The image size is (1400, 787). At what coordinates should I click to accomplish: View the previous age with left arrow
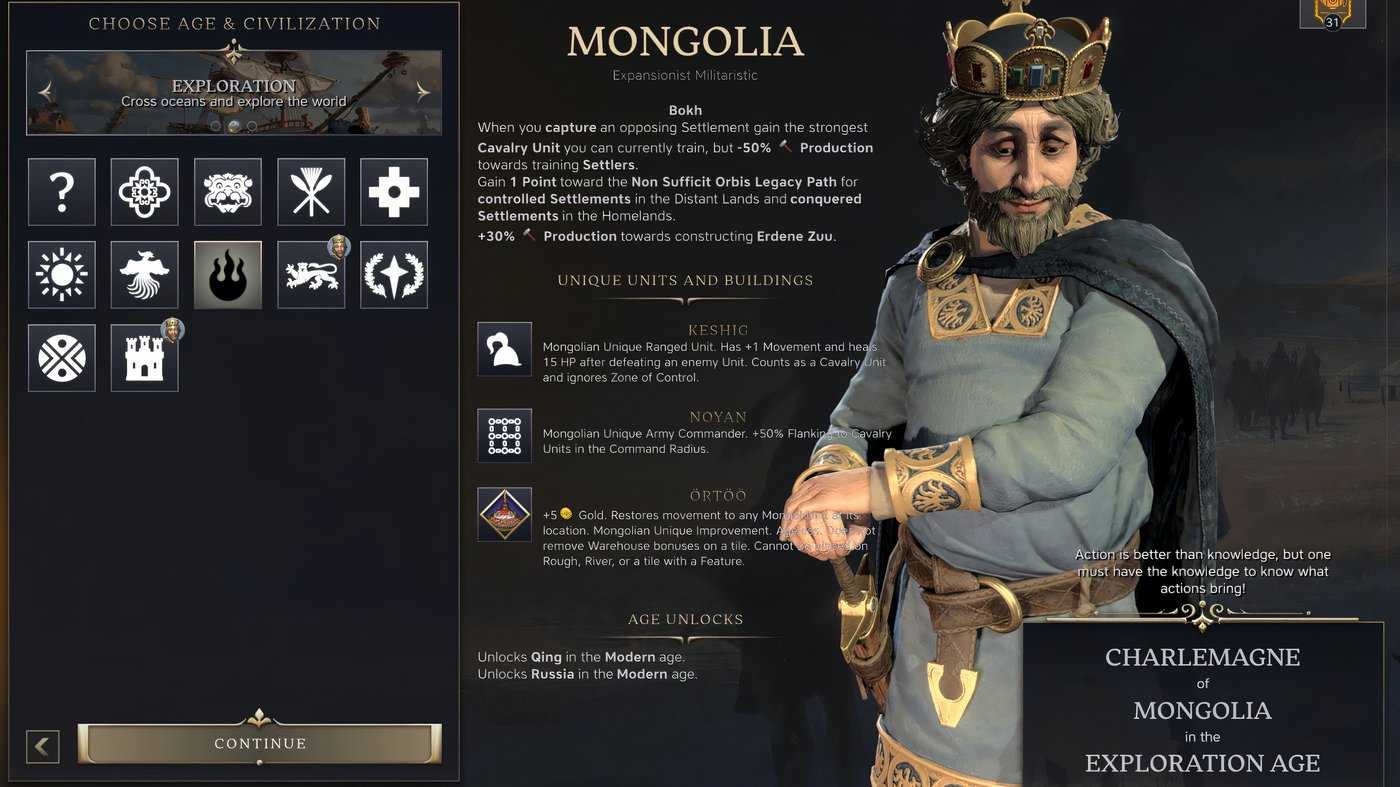45,90
